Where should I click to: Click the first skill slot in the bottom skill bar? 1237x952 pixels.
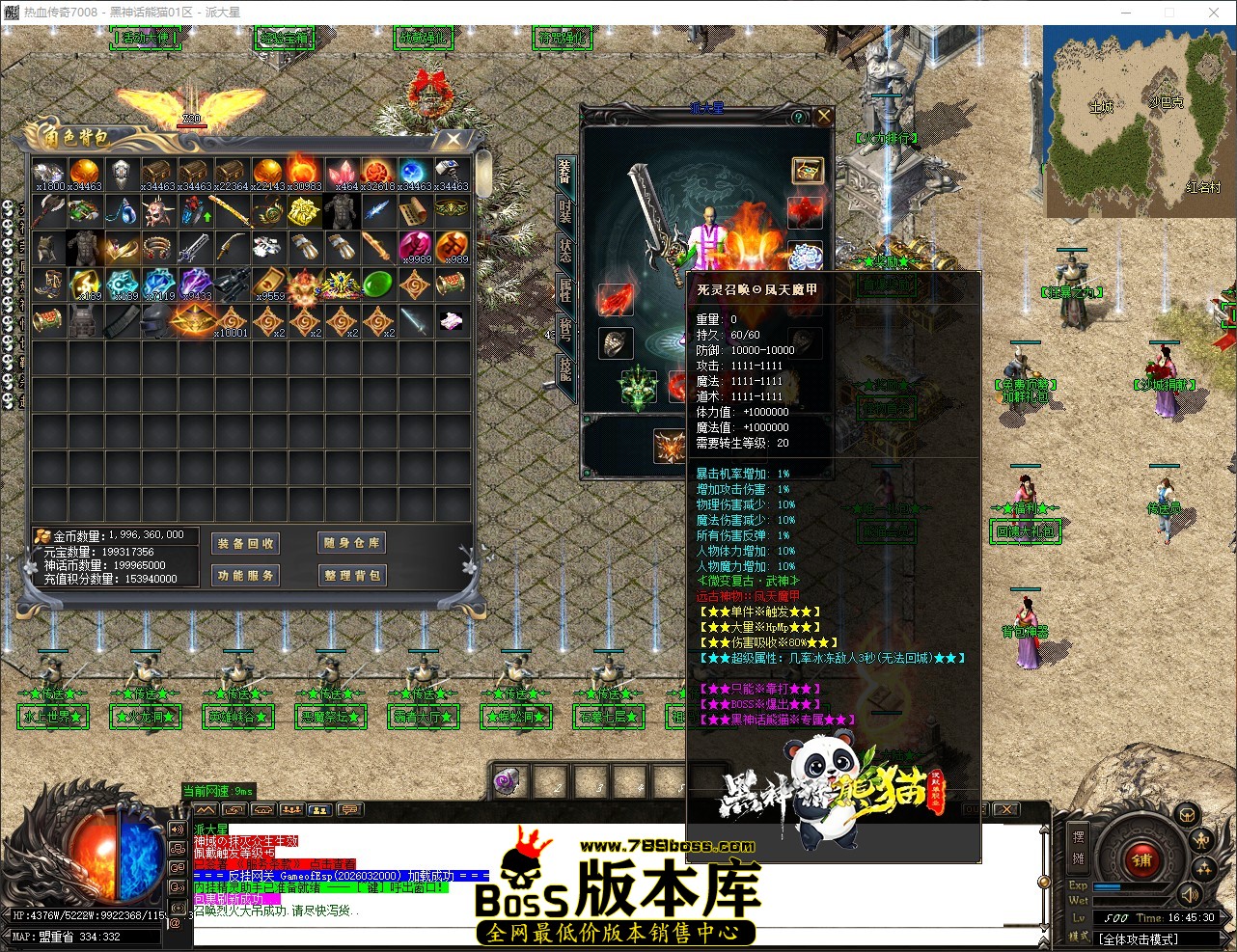(507, 781)
